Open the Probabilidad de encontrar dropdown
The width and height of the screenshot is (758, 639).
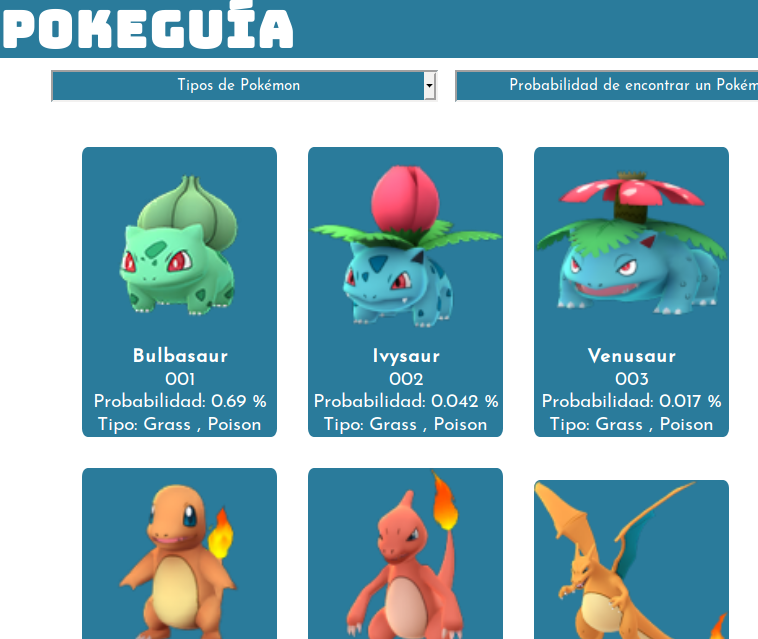[x=606, y=86]
